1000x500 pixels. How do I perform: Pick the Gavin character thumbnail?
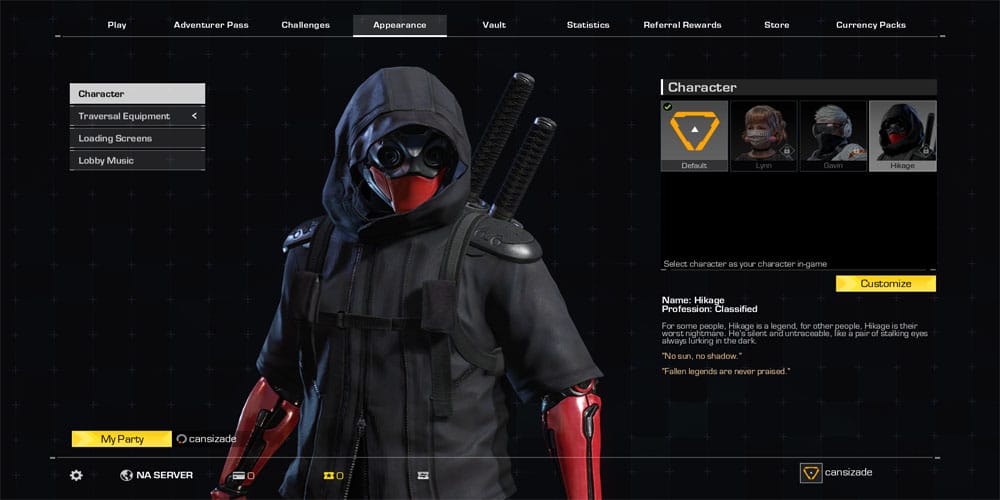[x=833, y=135]
